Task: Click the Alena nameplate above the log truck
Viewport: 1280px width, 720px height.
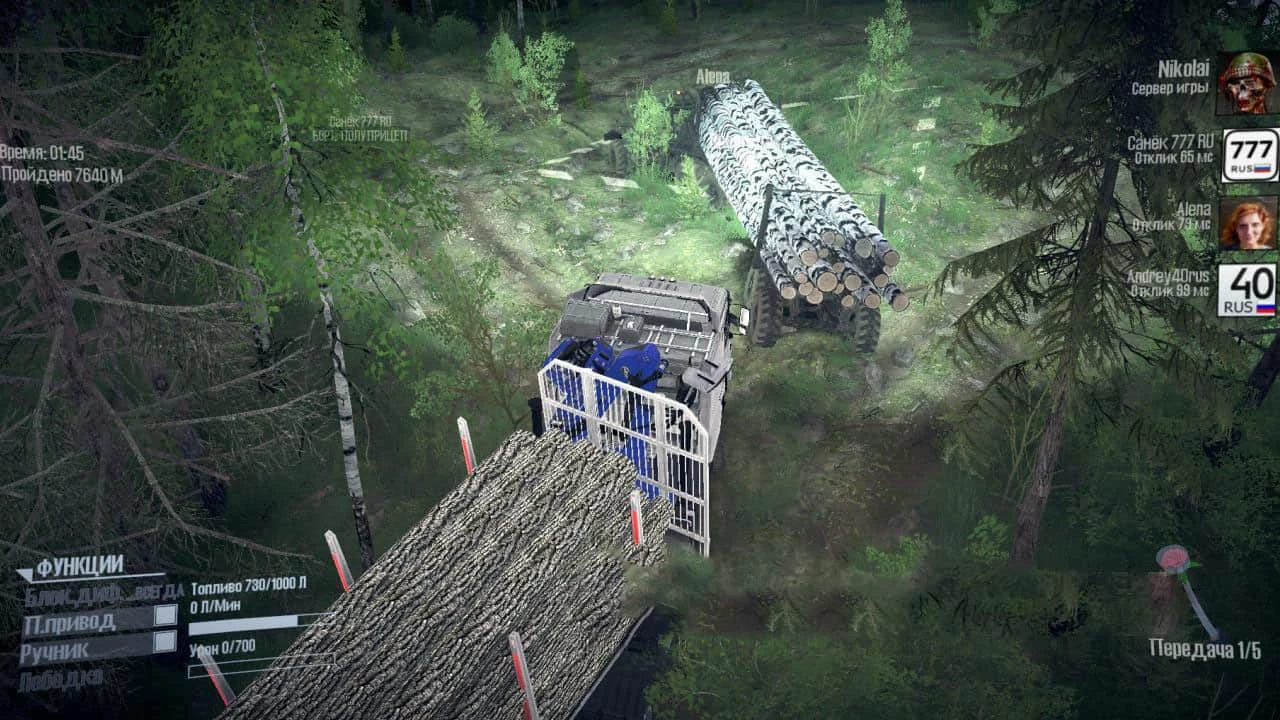Action: tap(712, 75)
